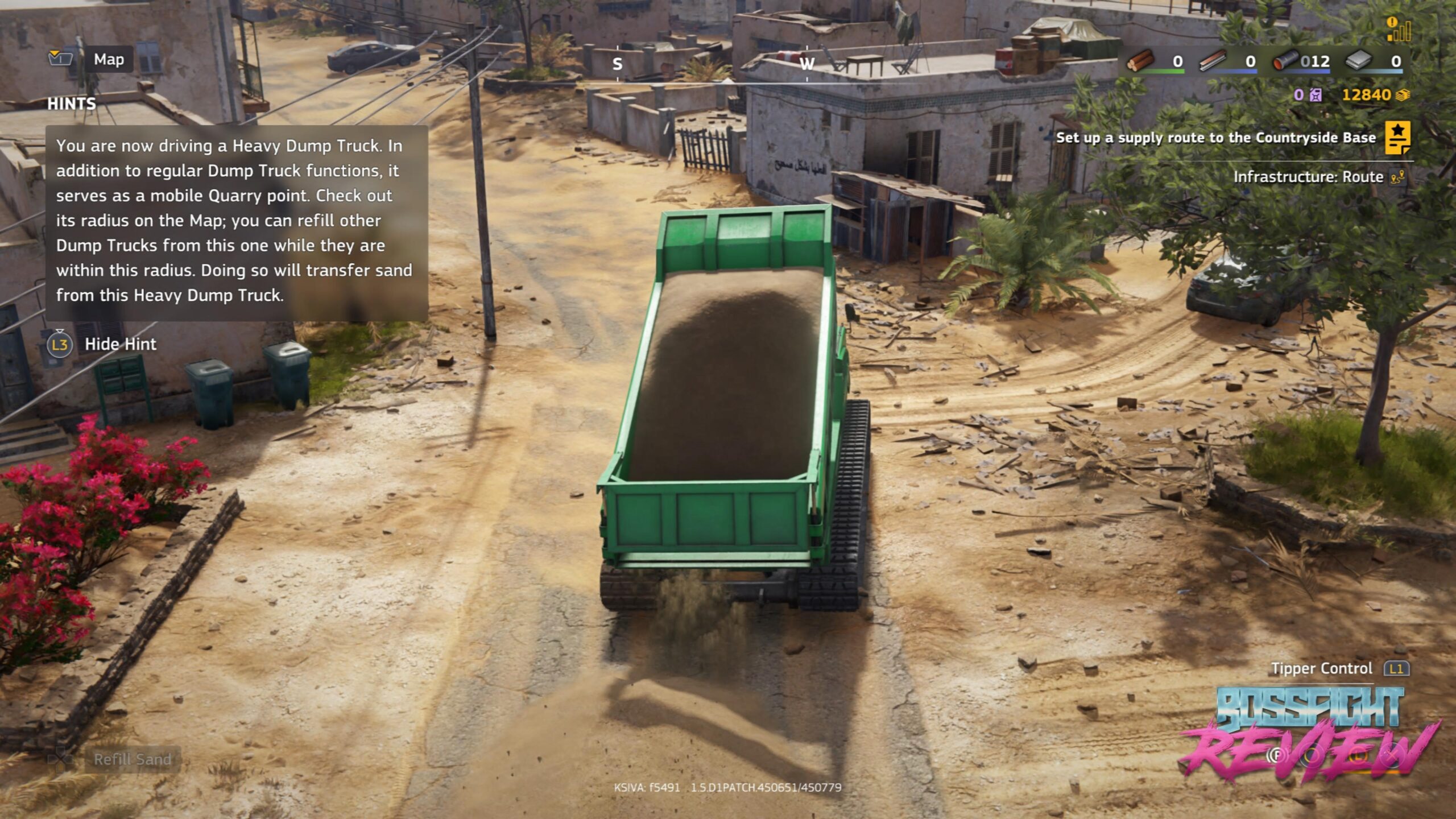Open the Map from the HUD label
Viewport: 1456px width, 819px height.
click(x=108, y=59)
